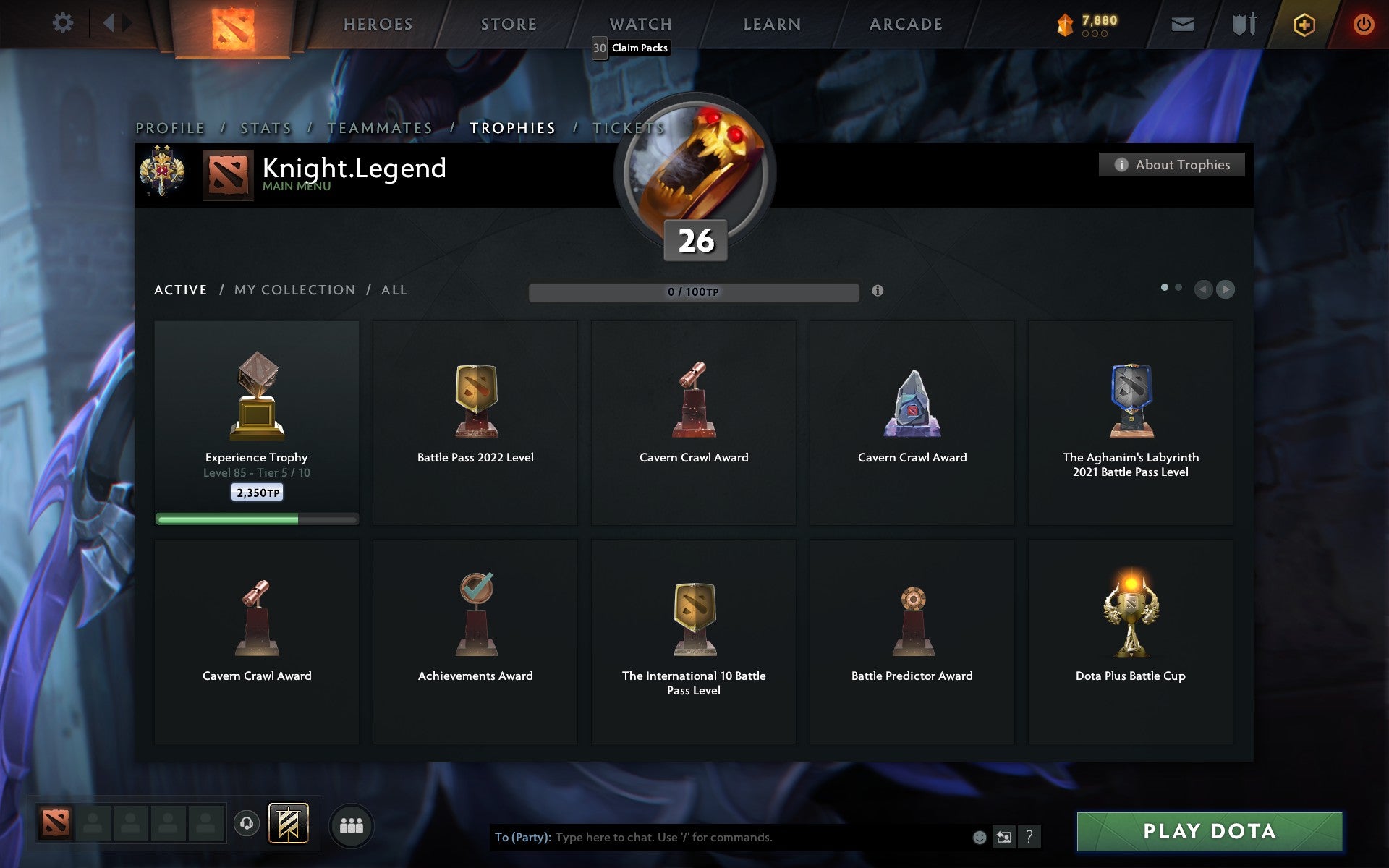Click the right arrow to page trophies
1389x868 pixels.
(1226, 290)
